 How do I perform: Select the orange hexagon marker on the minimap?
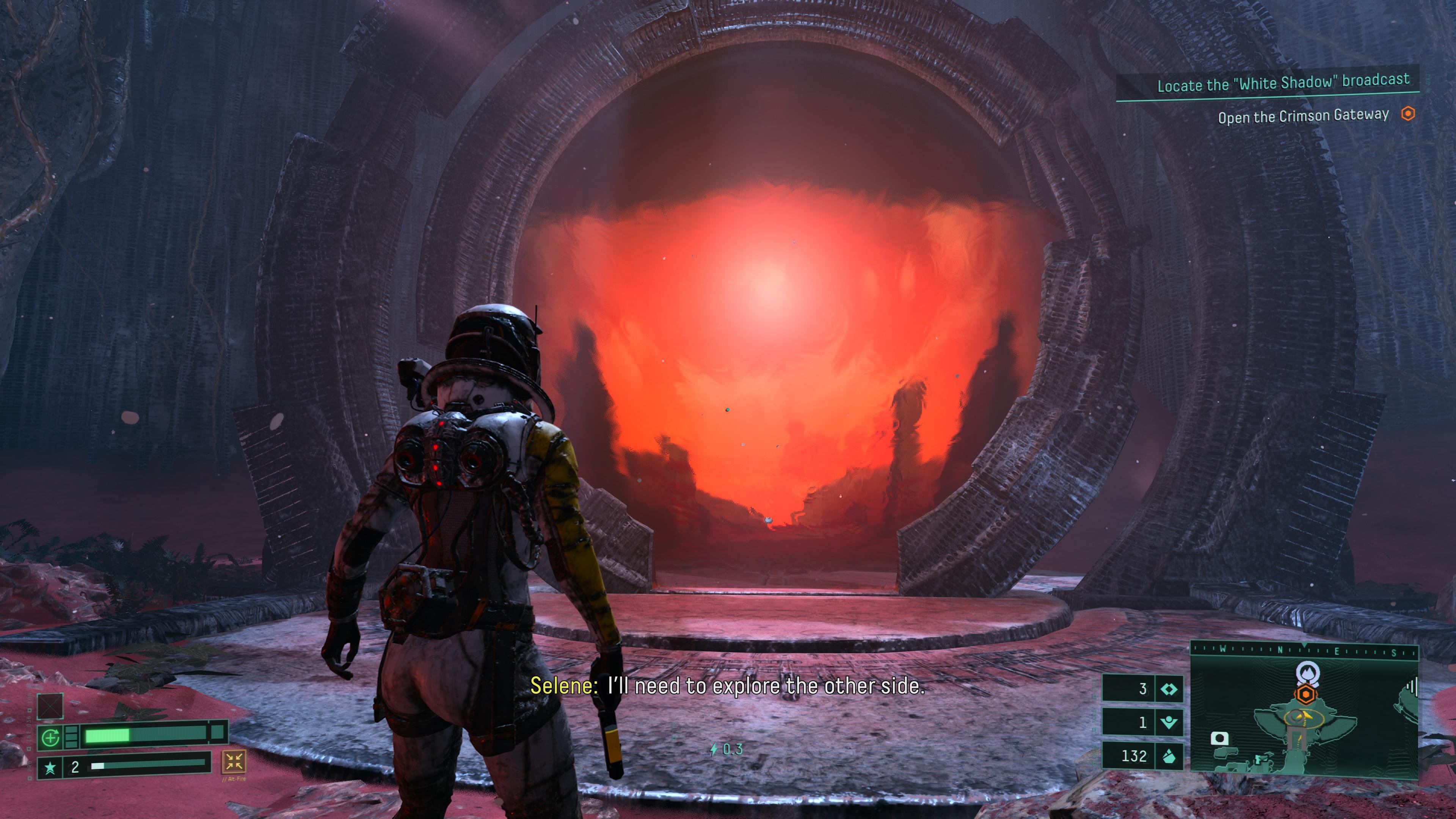(x=1304, y=694)
